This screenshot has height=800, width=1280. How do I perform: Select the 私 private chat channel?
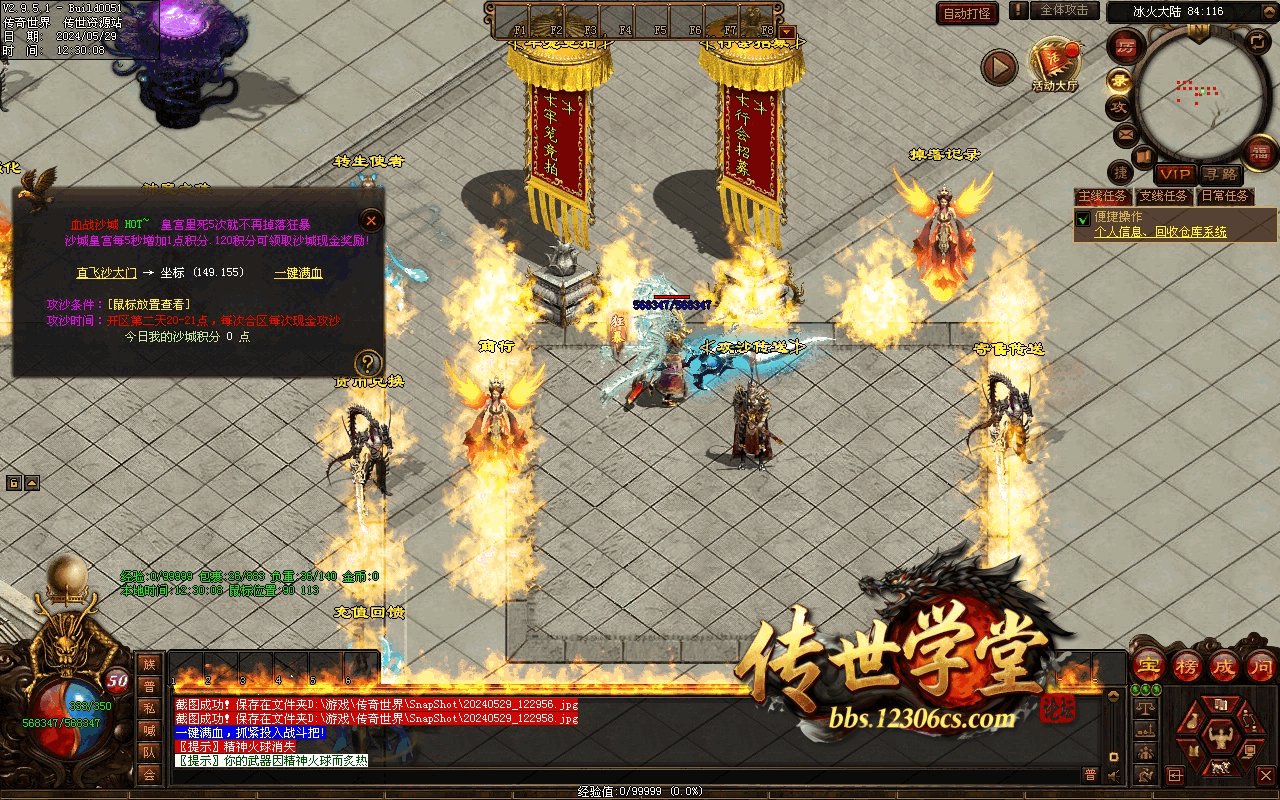149,707
